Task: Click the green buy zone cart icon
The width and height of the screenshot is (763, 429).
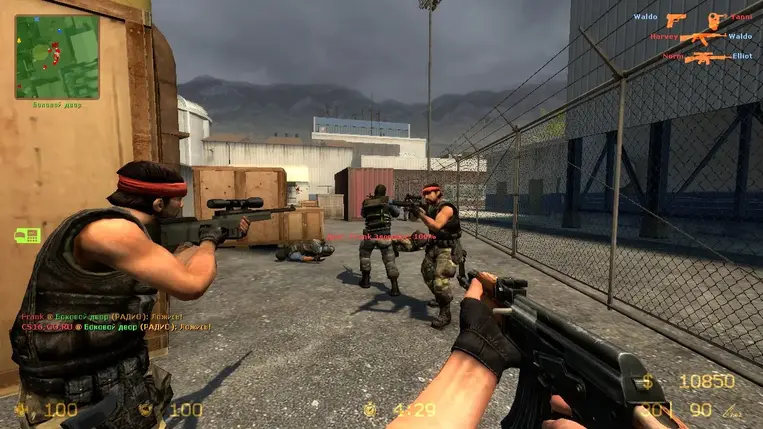Action: tap(27, 235)
